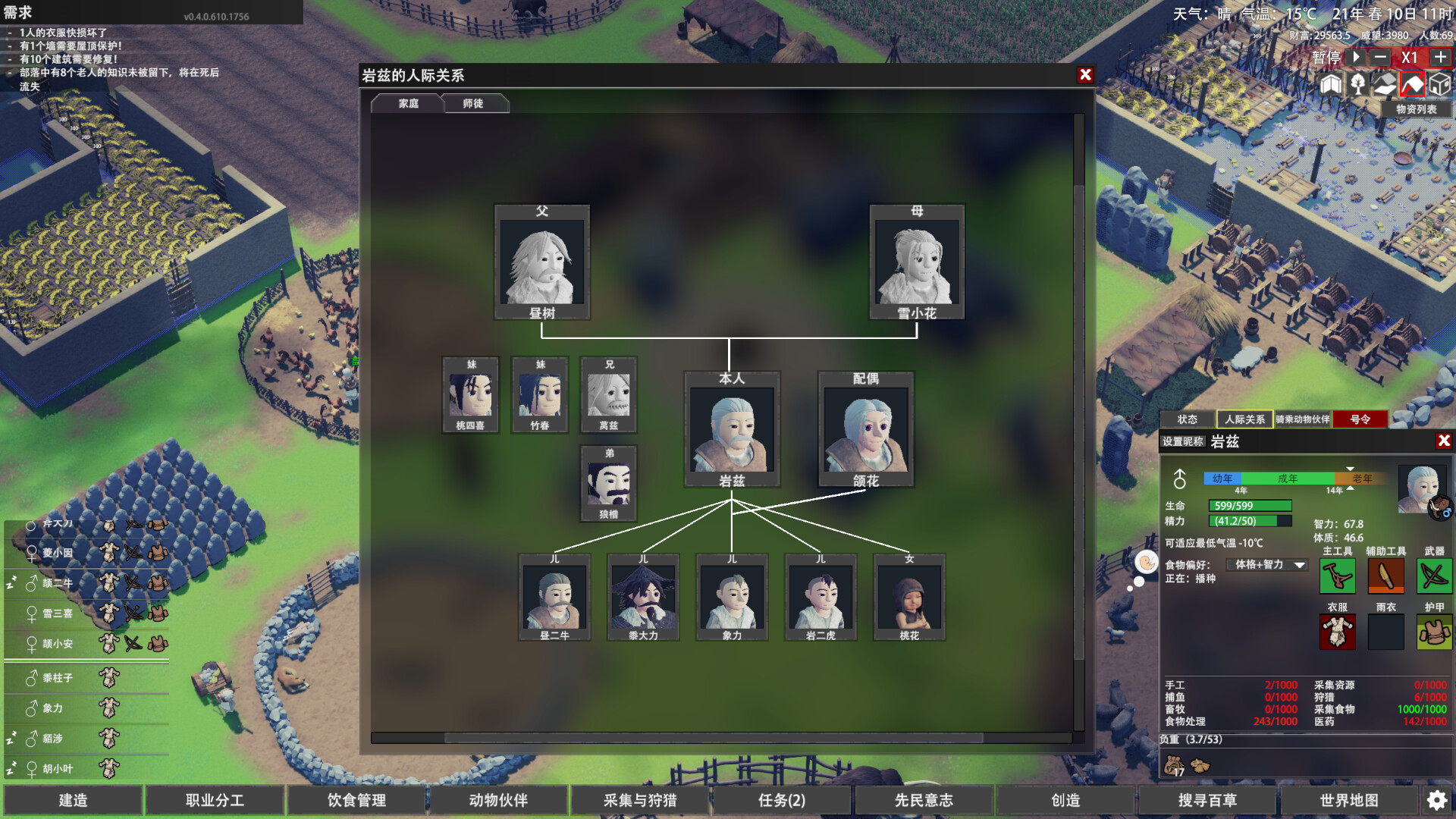Click the play arrow to resume game
The width and height of the screenshot is (1456, 819).
(x=1354, y=57)
